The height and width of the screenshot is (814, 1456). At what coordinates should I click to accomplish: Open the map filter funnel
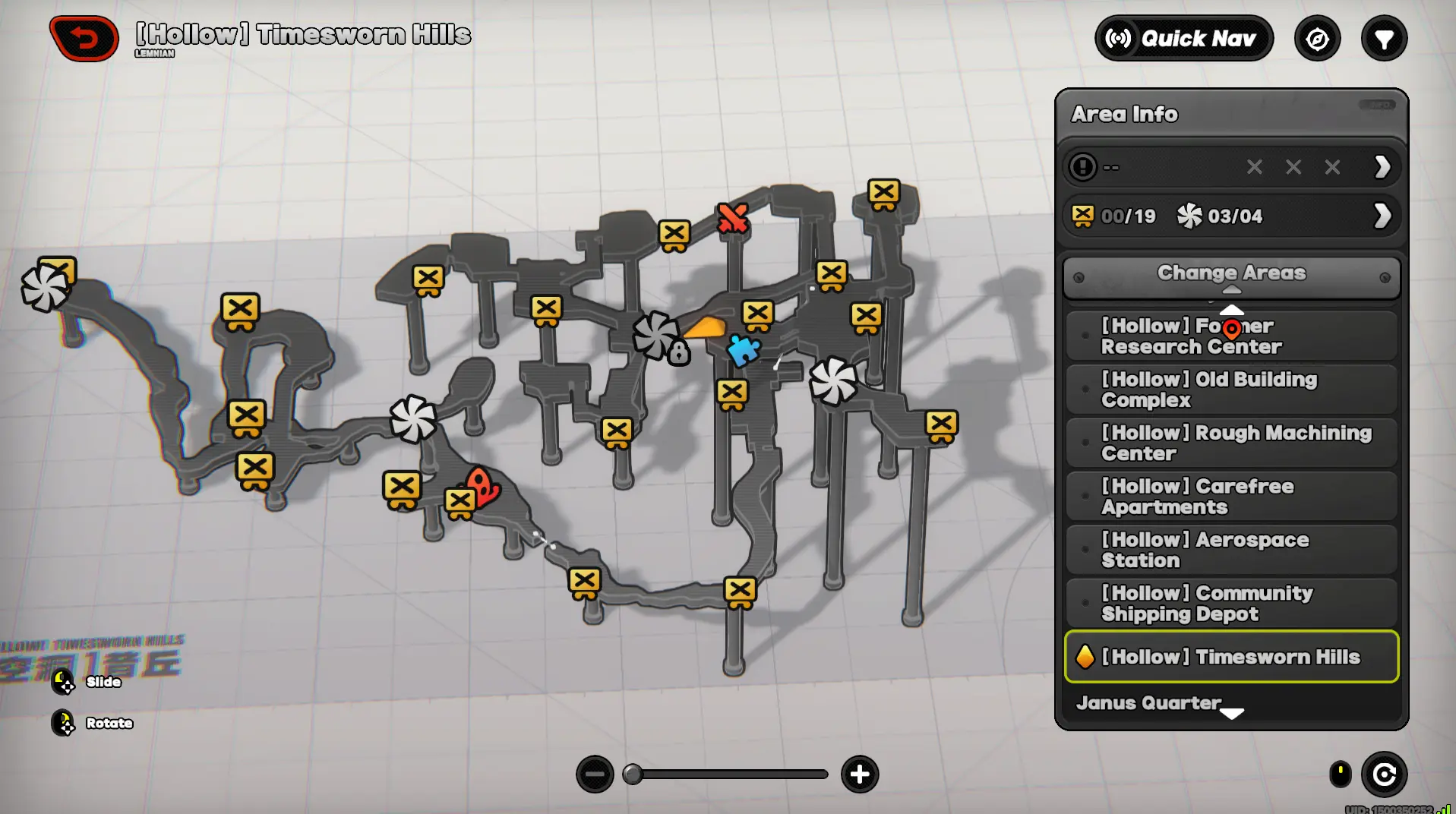coord(1384,39)
